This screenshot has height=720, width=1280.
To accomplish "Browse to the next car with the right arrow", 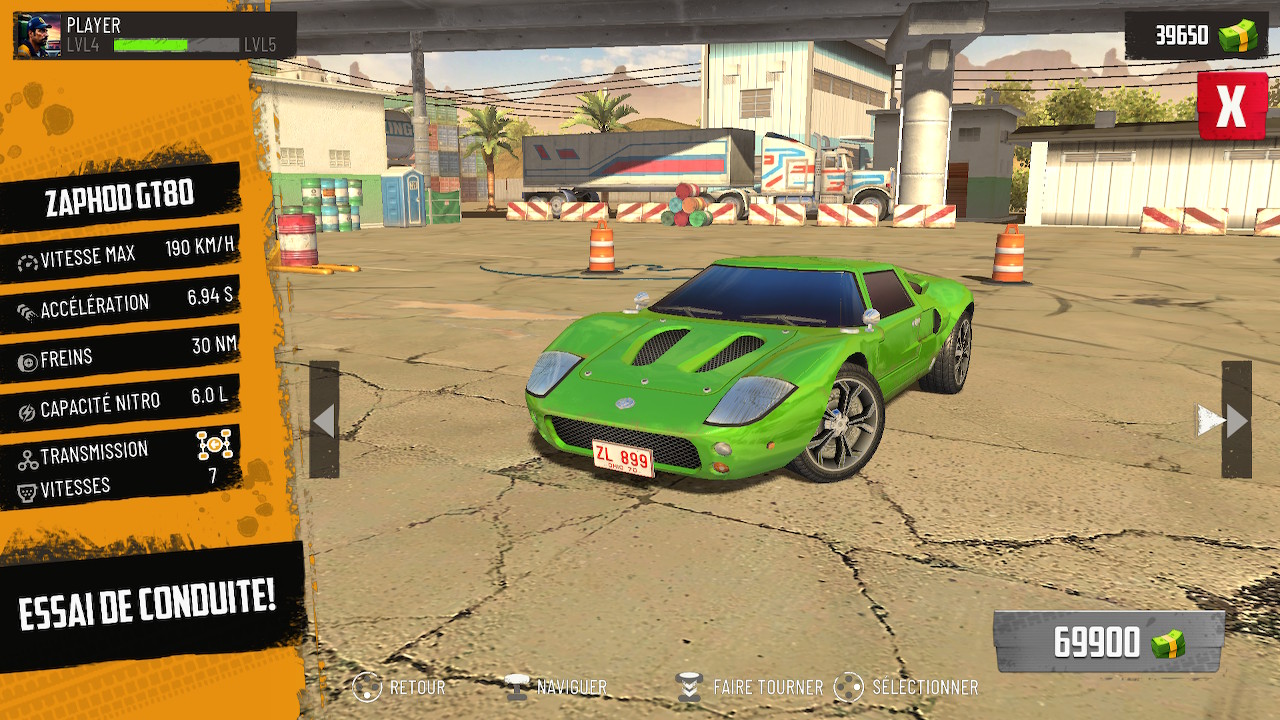I will 1236,420.
